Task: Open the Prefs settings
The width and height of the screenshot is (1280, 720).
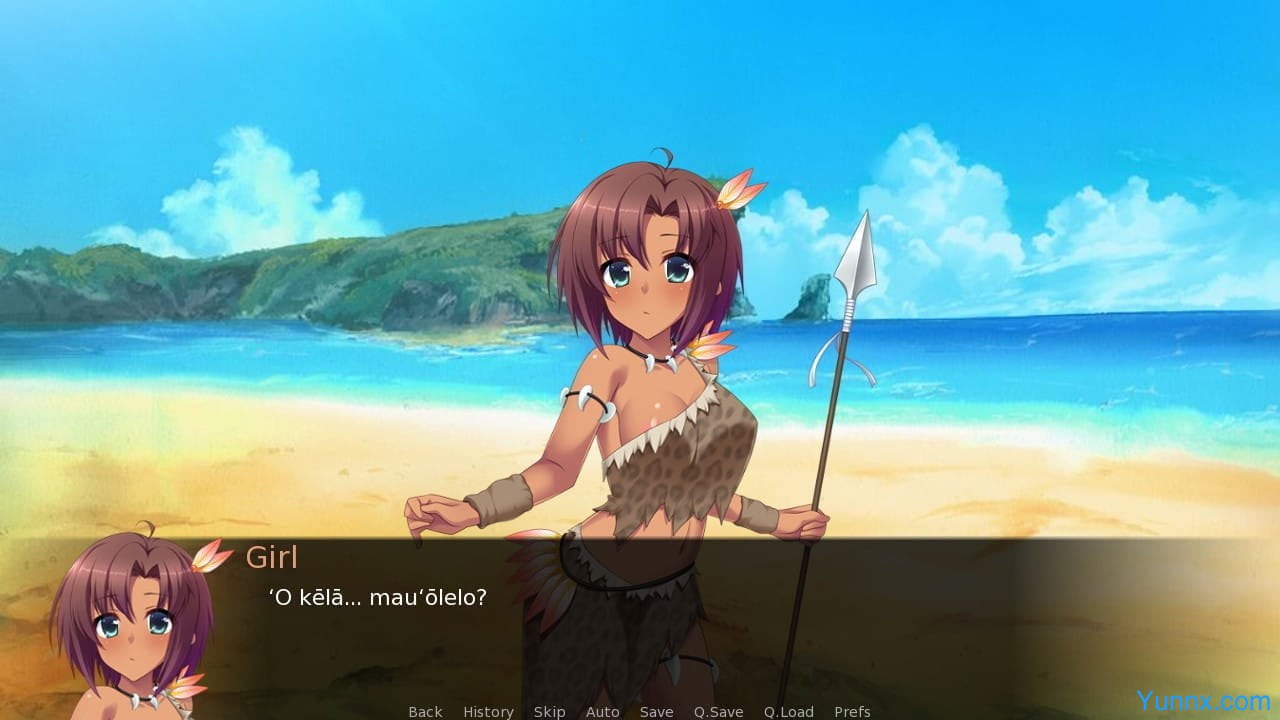Action: point(852,711)
